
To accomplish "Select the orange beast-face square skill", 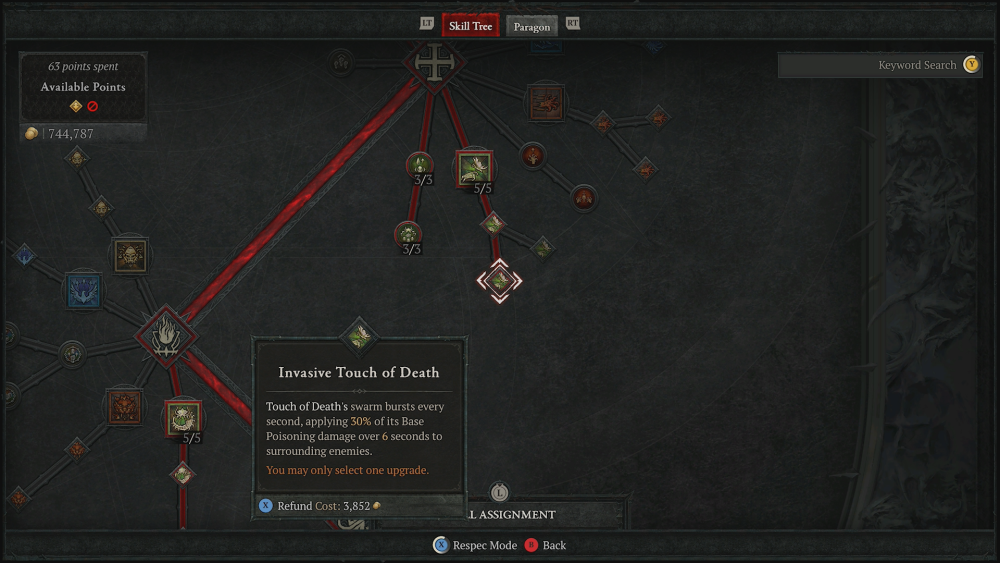I will [x=125, y=406].
